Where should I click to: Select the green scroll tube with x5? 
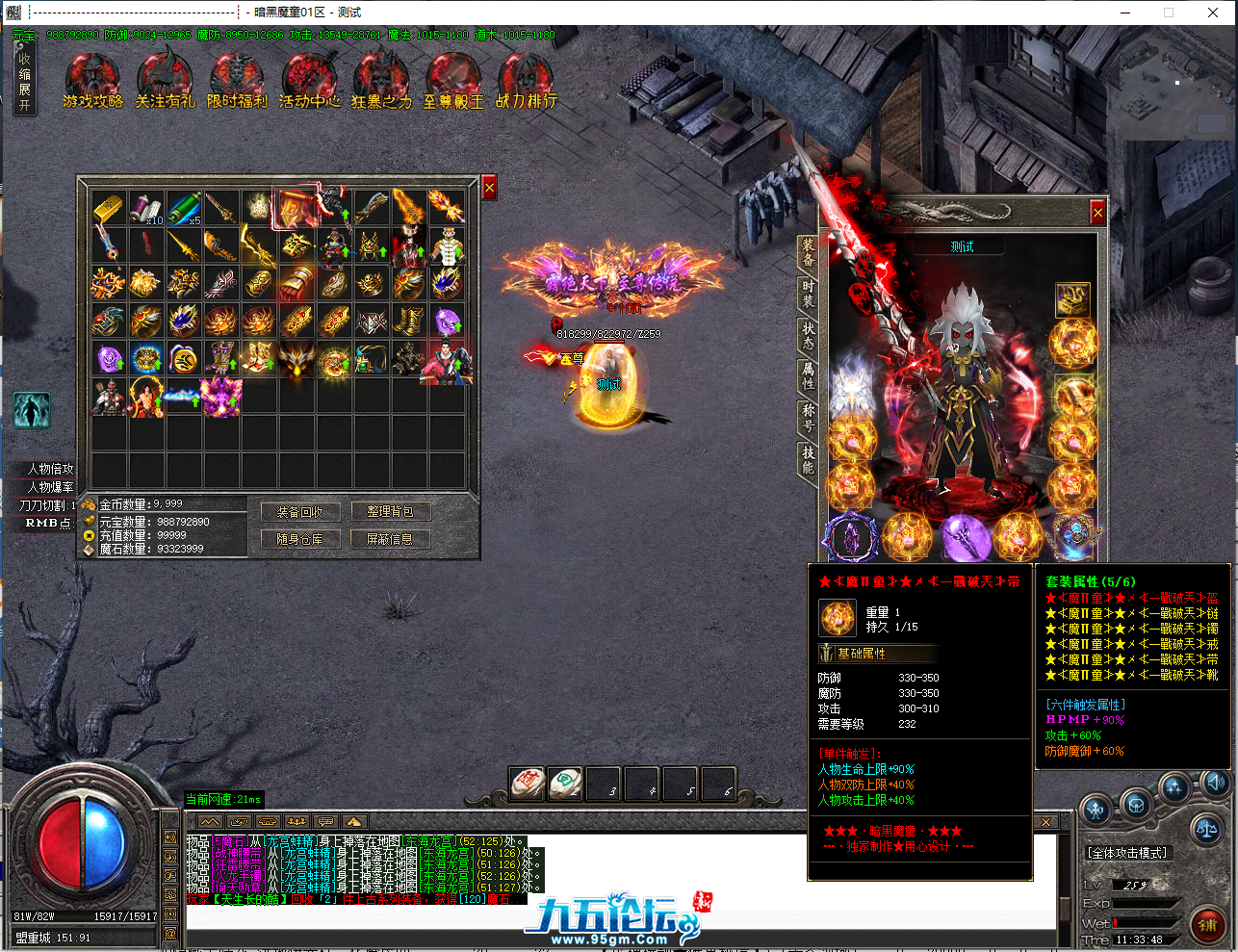tap(183, 207)
